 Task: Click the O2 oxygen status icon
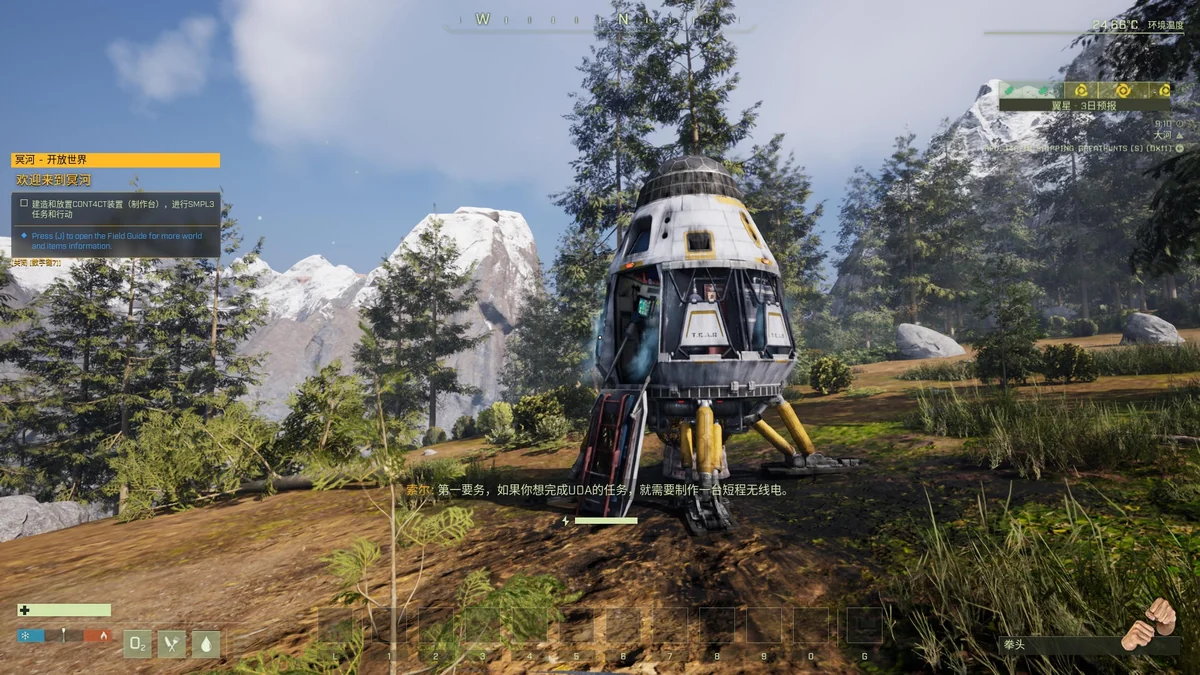[138, 643]
